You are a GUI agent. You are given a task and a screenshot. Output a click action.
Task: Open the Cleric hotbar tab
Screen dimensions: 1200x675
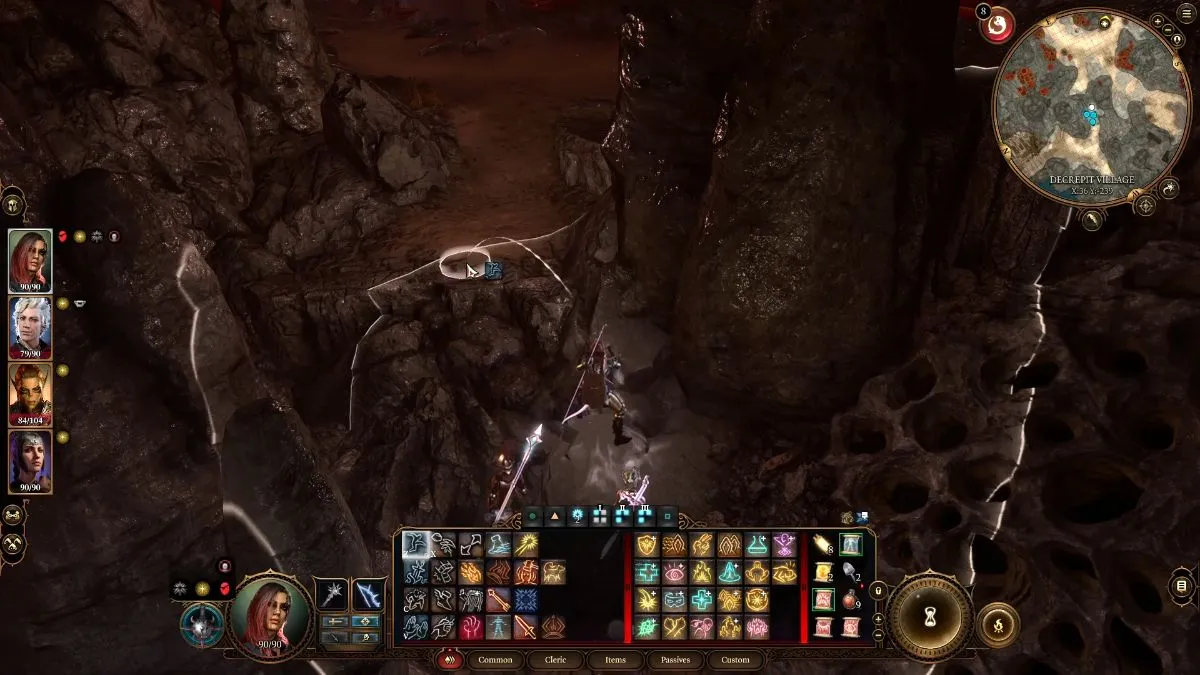click(x=556, y=660)
